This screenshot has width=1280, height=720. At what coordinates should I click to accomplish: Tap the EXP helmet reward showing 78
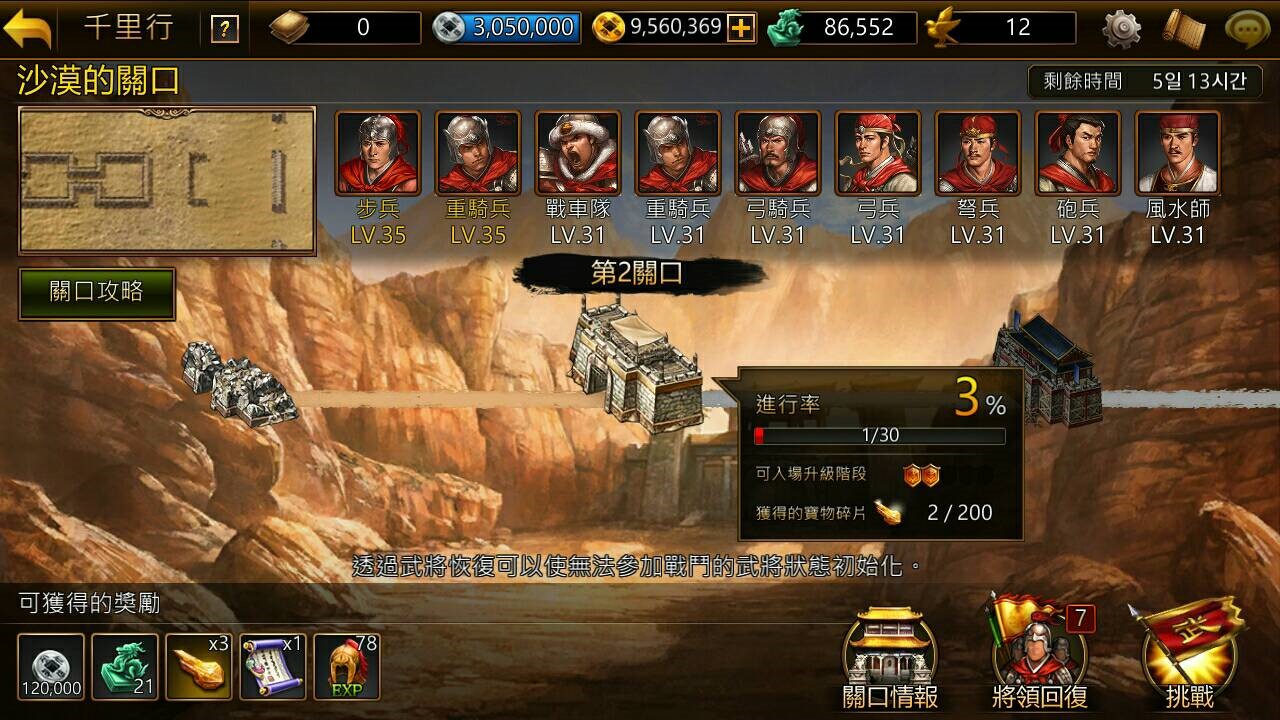(348, 663)
